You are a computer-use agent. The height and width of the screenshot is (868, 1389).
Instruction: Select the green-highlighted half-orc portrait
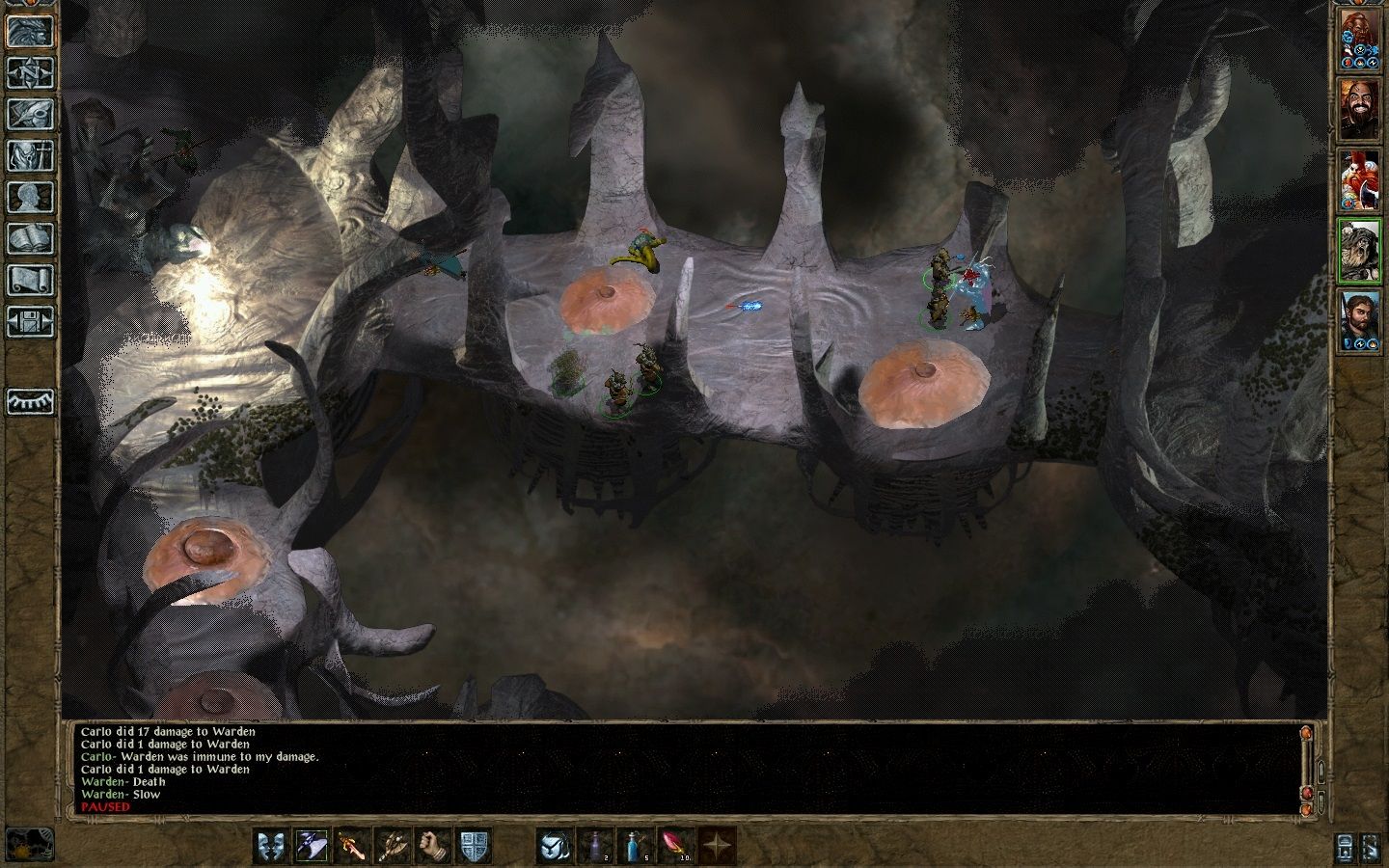click(x=1359, y=251)
